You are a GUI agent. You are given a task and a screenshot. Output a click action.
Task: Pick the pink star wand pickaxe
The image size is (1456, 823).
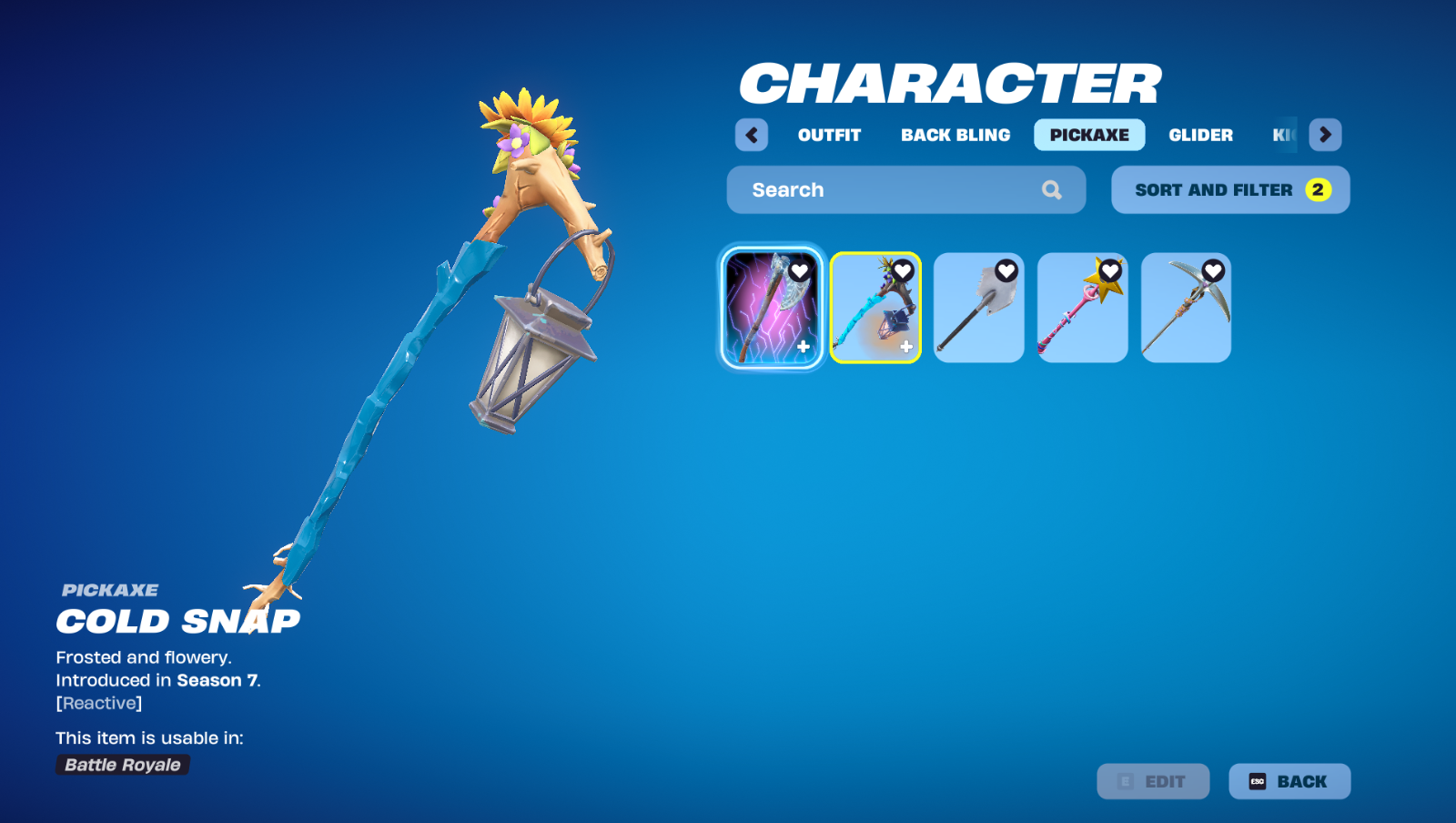[x=1081, y=314]
